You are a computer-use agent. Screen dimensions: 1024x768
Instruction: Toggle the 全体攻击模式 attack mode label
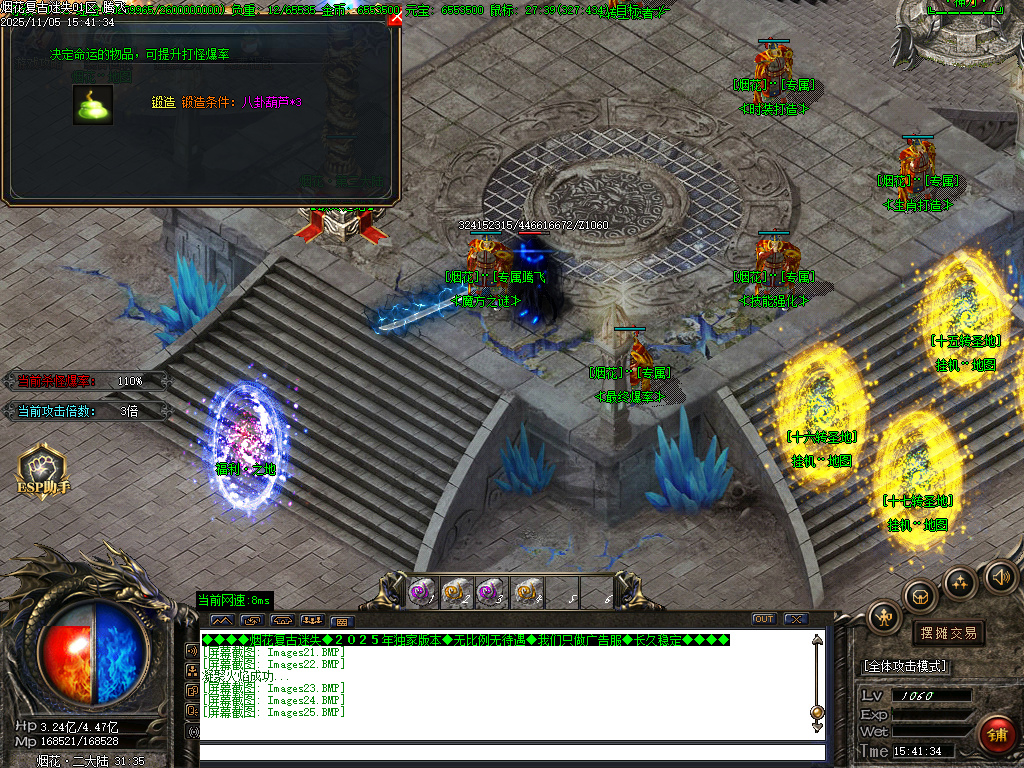pyautogui.click(x=906, y=666)
